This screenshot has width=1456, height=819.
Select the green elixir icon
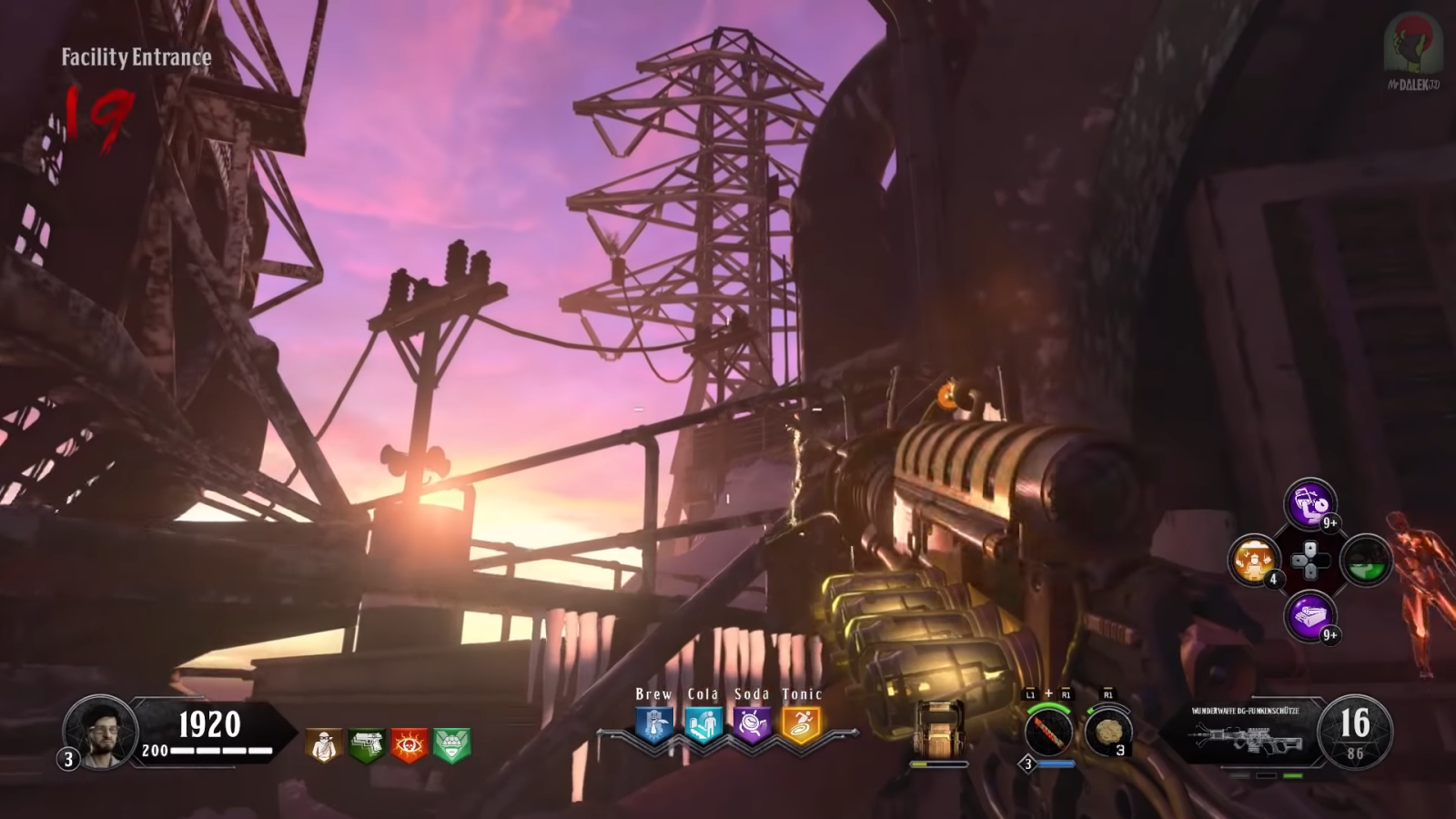pos(1365,560)
